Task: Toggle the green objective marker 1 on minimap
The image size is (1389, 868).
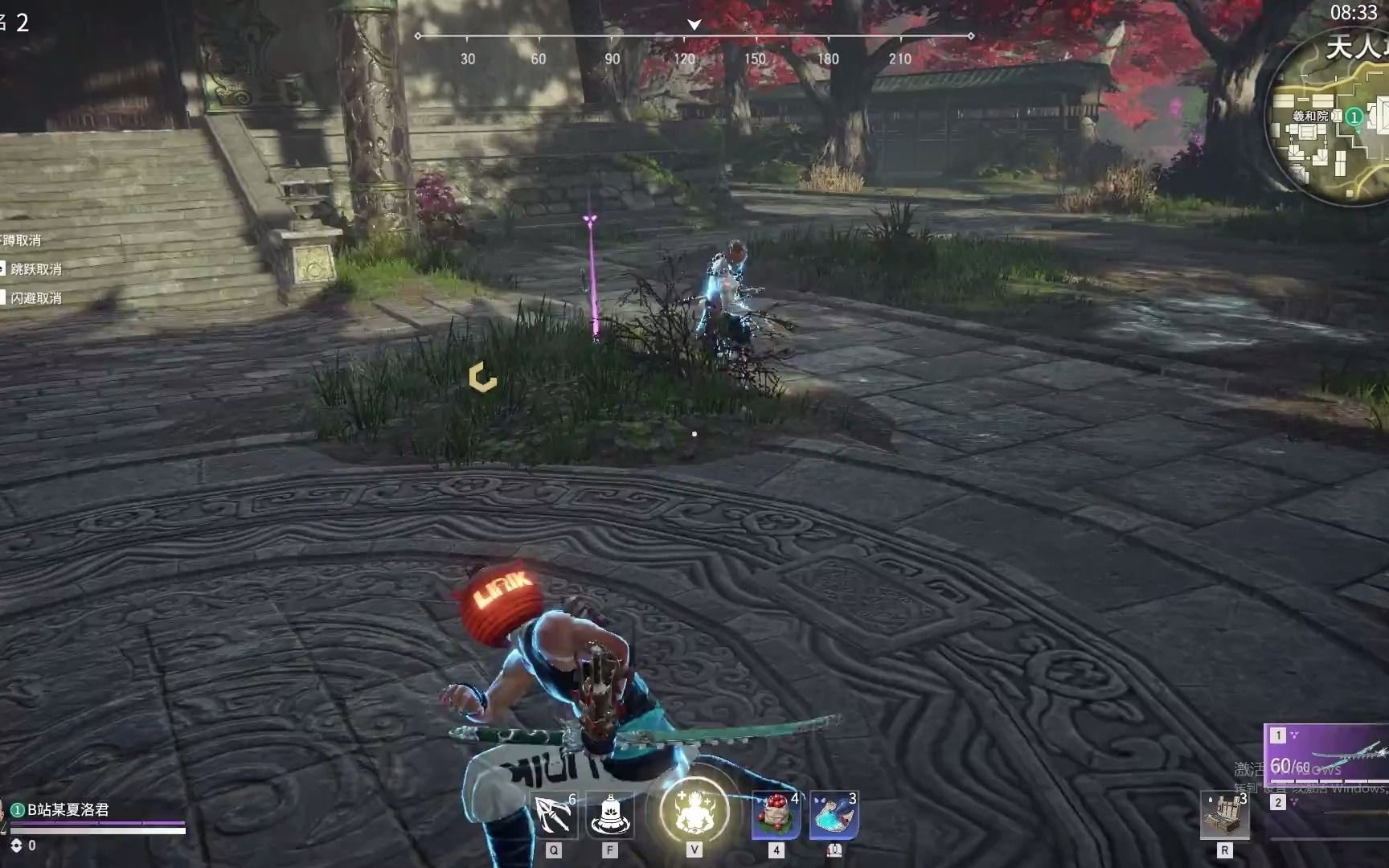Action: pyautogui.click(x=1354, y=117)
